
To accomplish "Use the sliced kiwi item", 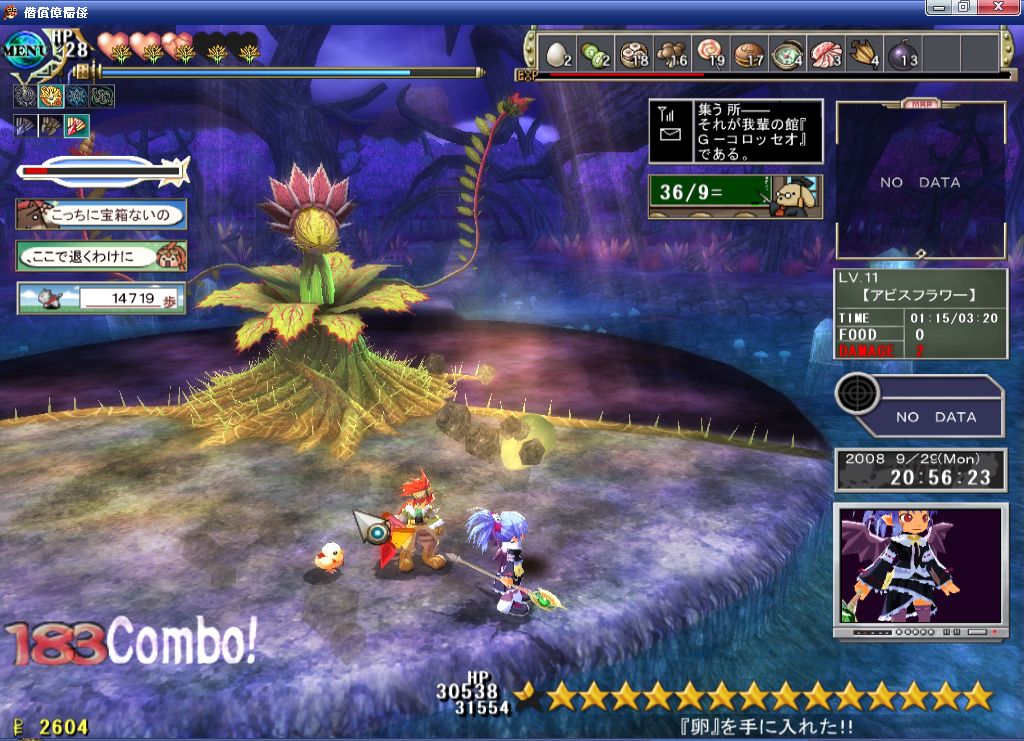I will click(596, 53).
